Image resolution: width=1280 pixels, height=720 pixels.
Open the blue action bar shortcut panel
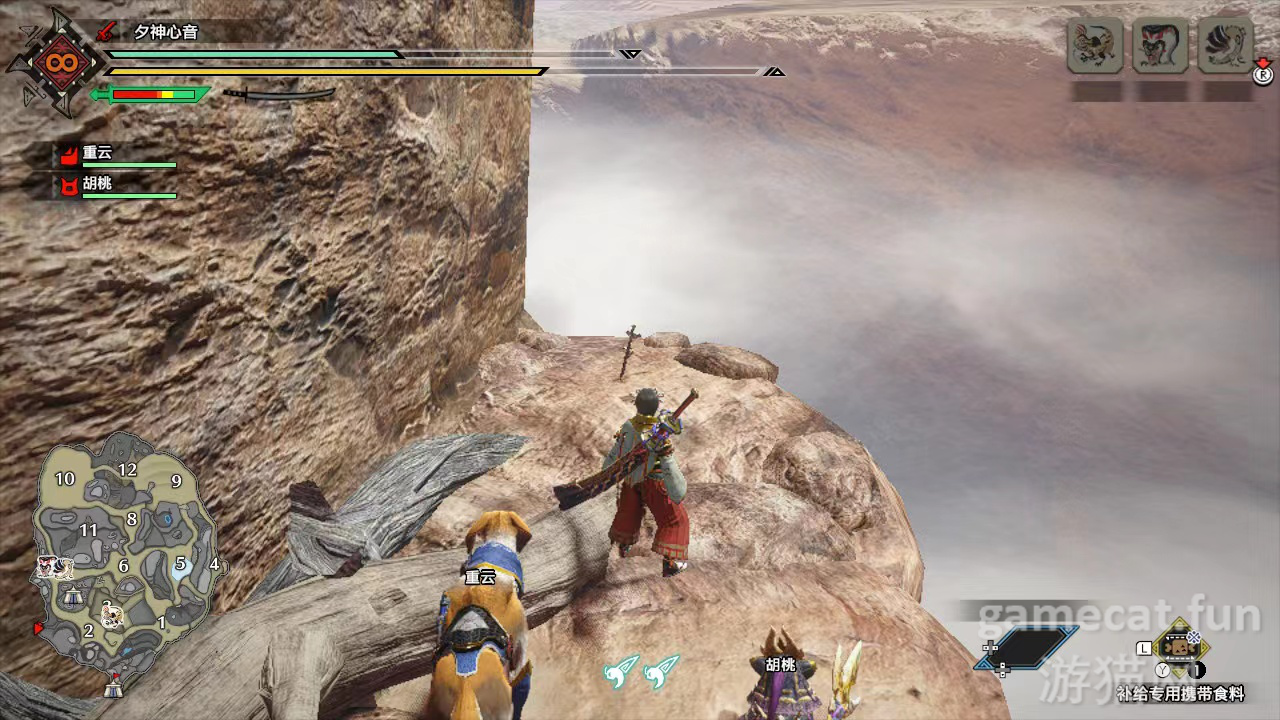coord(1028,648)
